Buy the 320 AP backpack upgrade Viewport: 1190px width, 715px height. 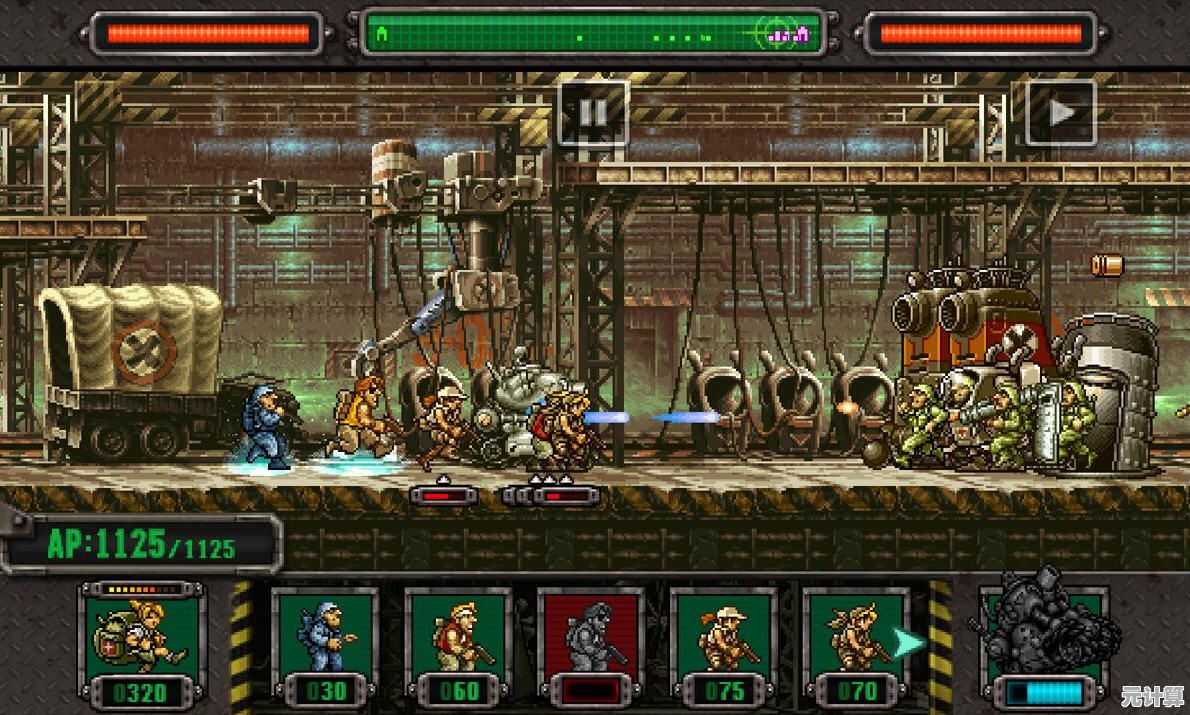click(x=141, y=643)
